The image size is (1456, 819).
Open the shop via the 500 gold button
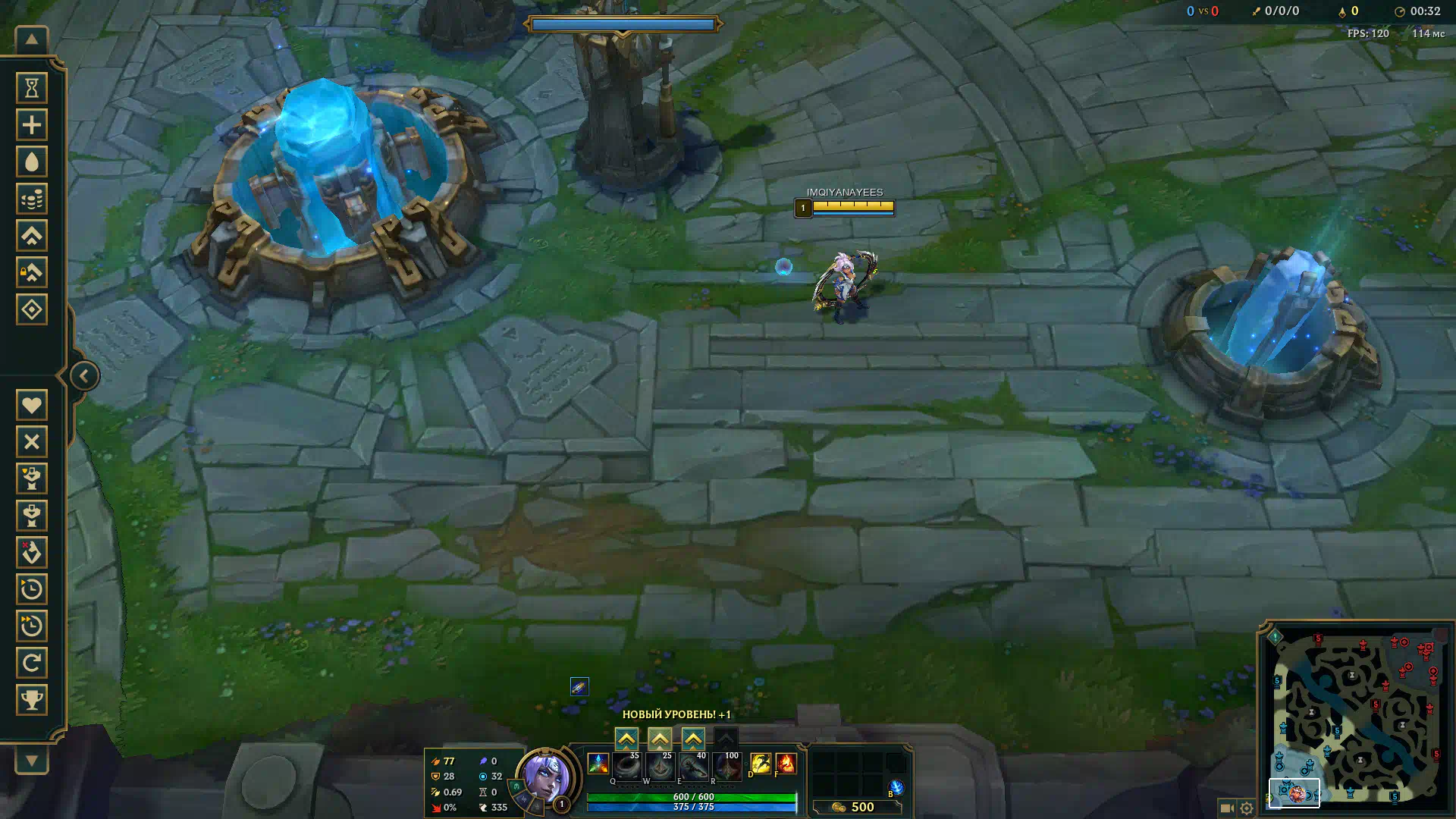click(x=855, y=807)
